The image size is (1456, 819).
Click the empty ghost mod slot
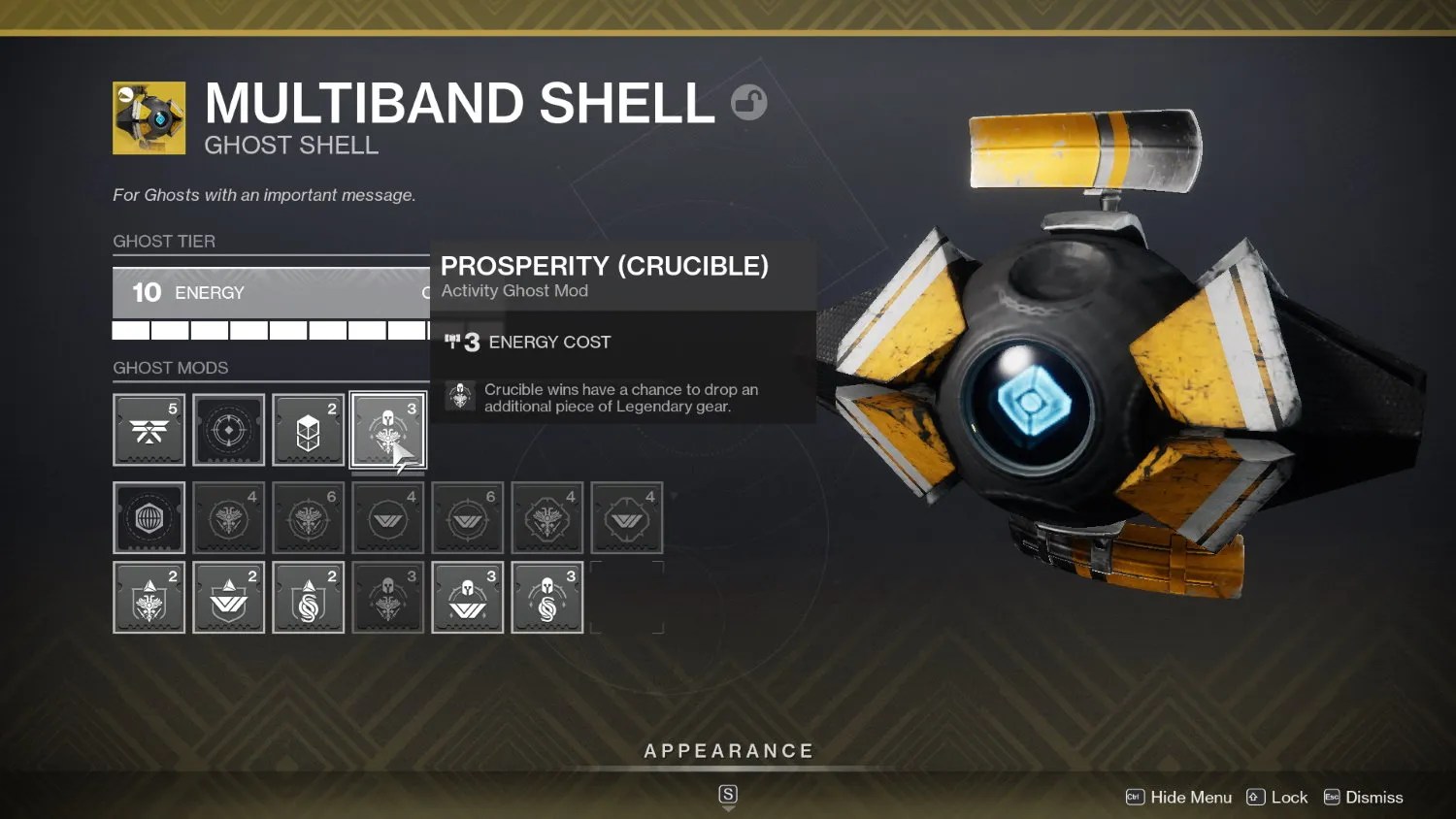click(626, 597)
